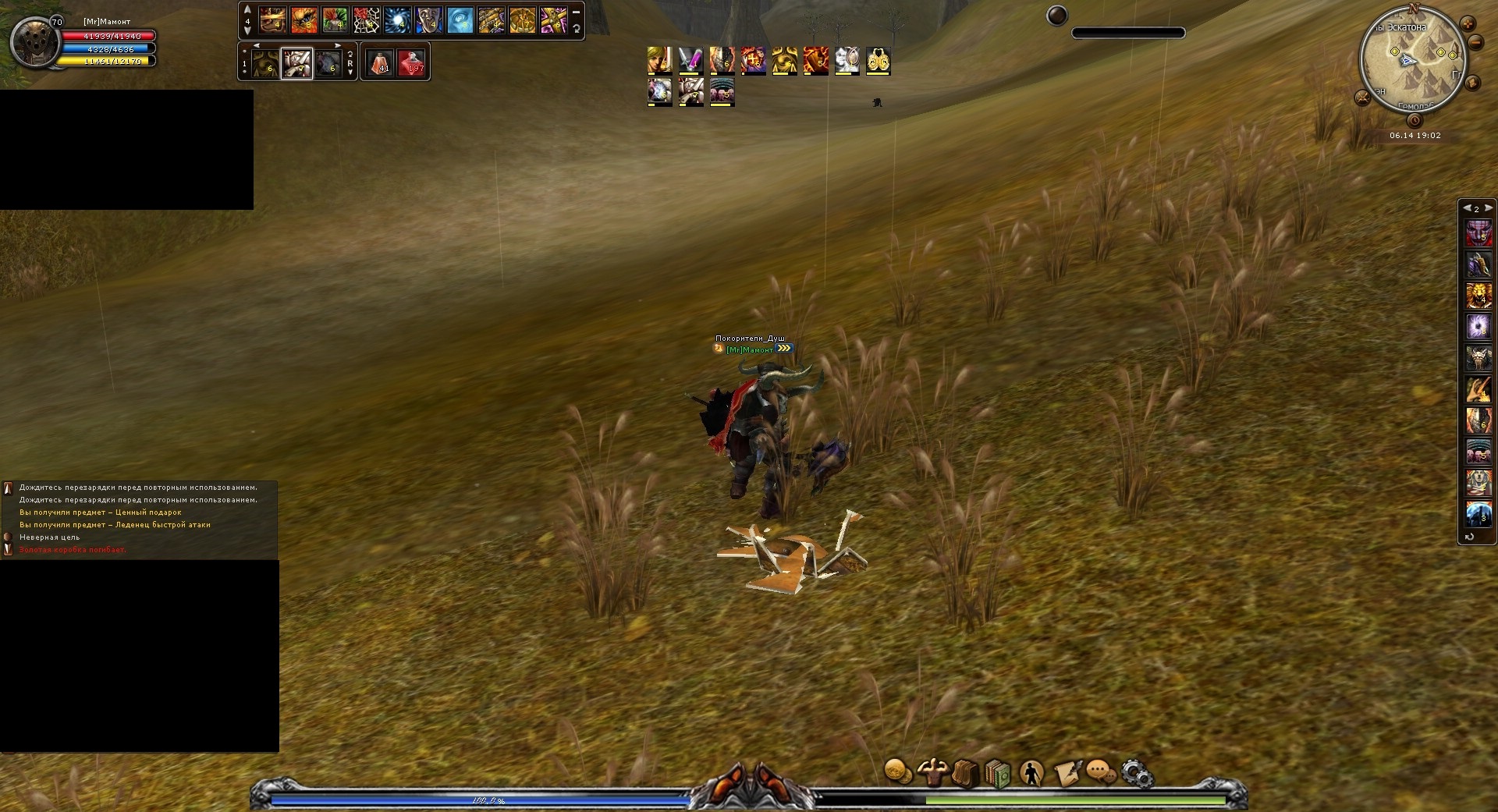Open the settings gears icon
This screenshot has width=1498, height=812.
point(1137,774)
